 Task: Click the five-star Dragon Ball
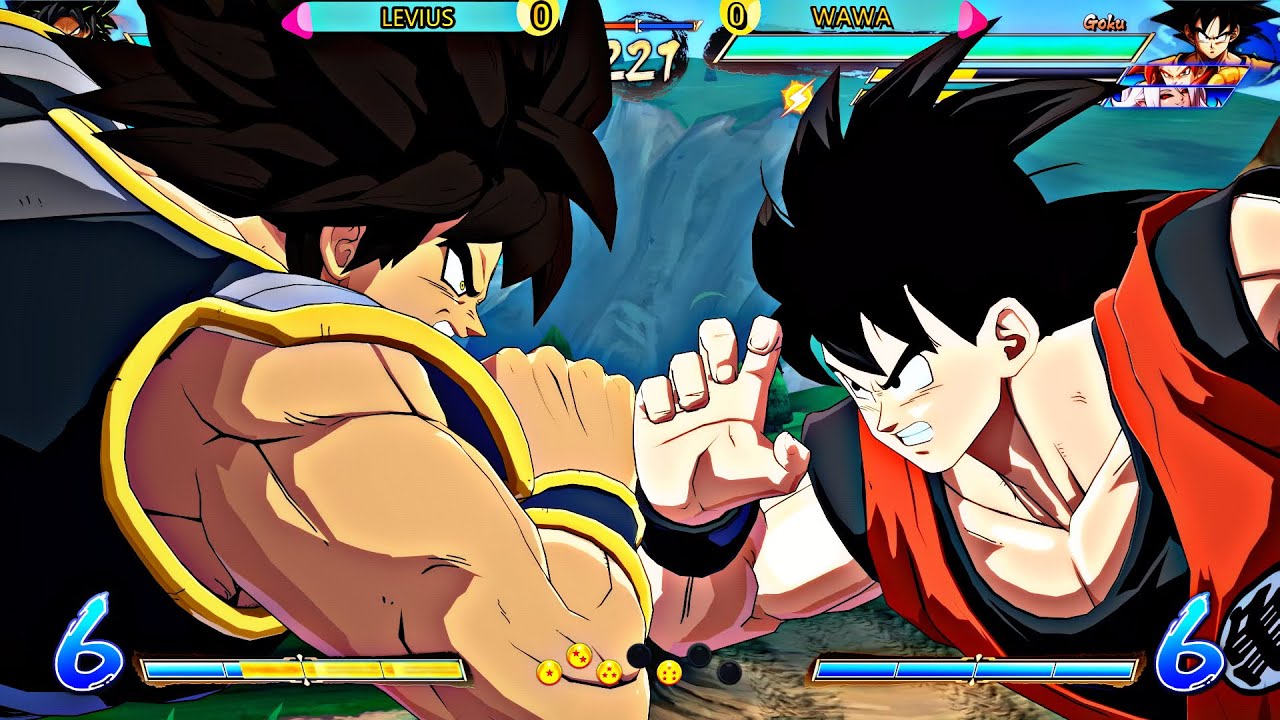669,672
